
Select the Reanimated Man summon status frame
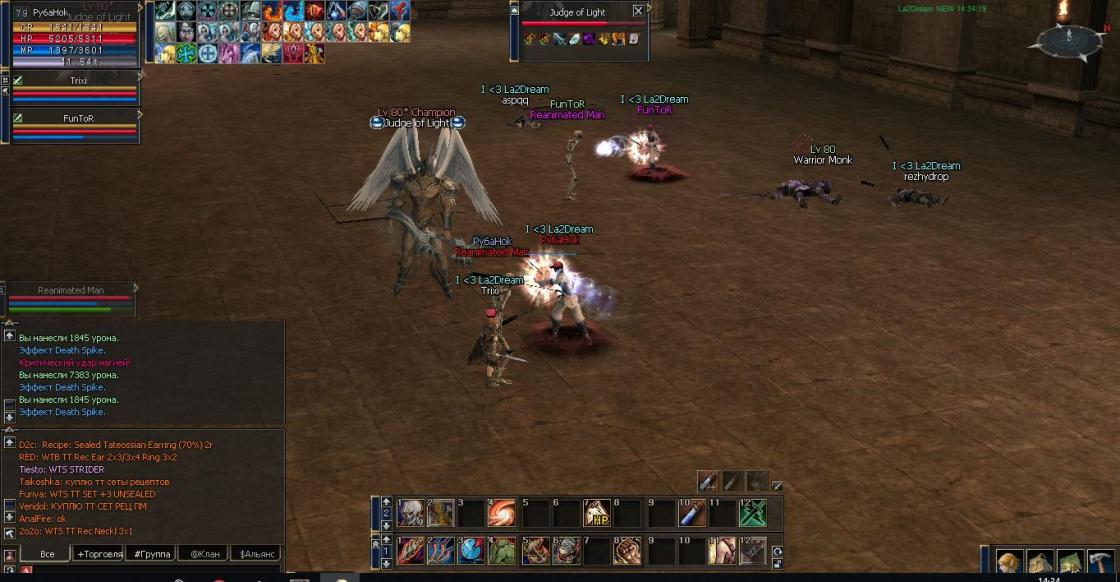[x=70, y=300]
